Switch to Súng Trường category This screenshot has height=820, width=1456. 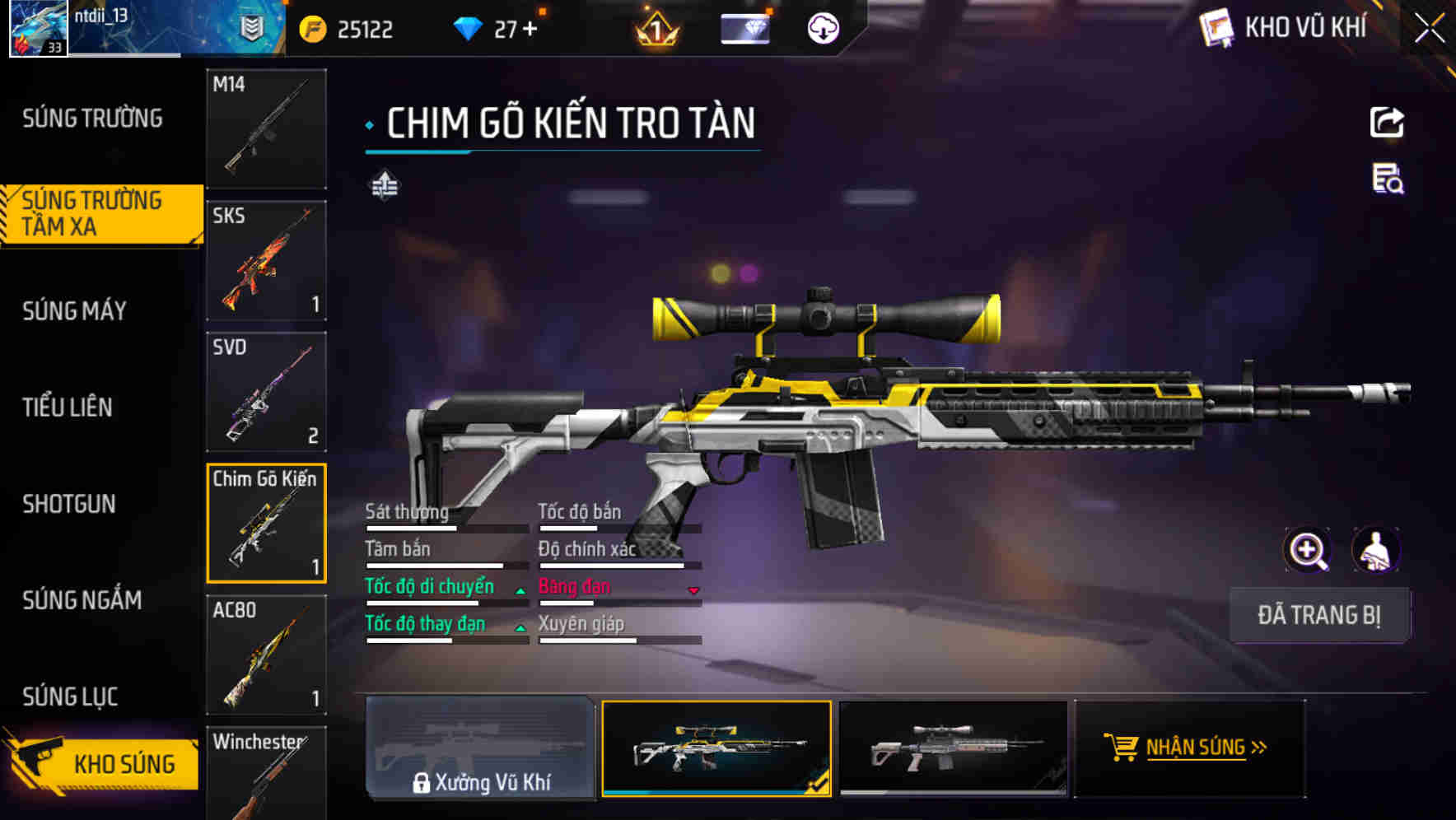[92, 119]
